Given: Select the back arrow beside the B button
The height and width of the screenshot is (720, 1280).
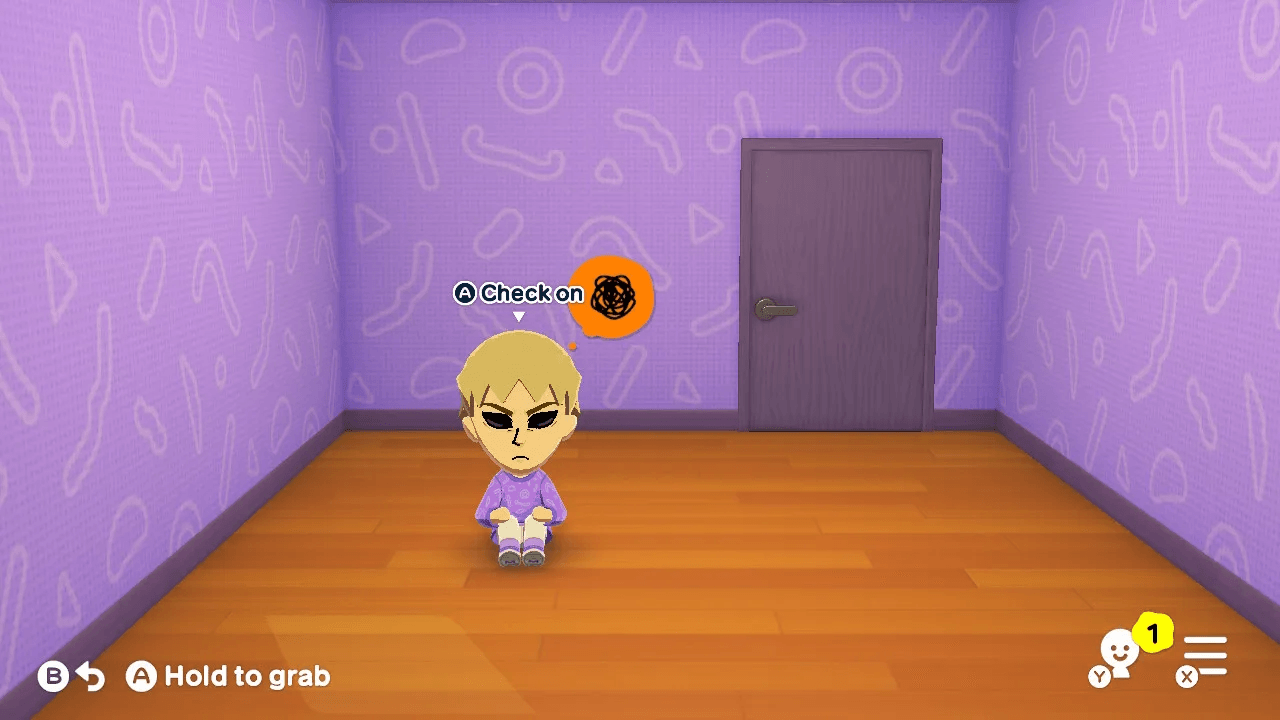Looking at the screenshot, I should pyautogui.click(x=92, y=676).
